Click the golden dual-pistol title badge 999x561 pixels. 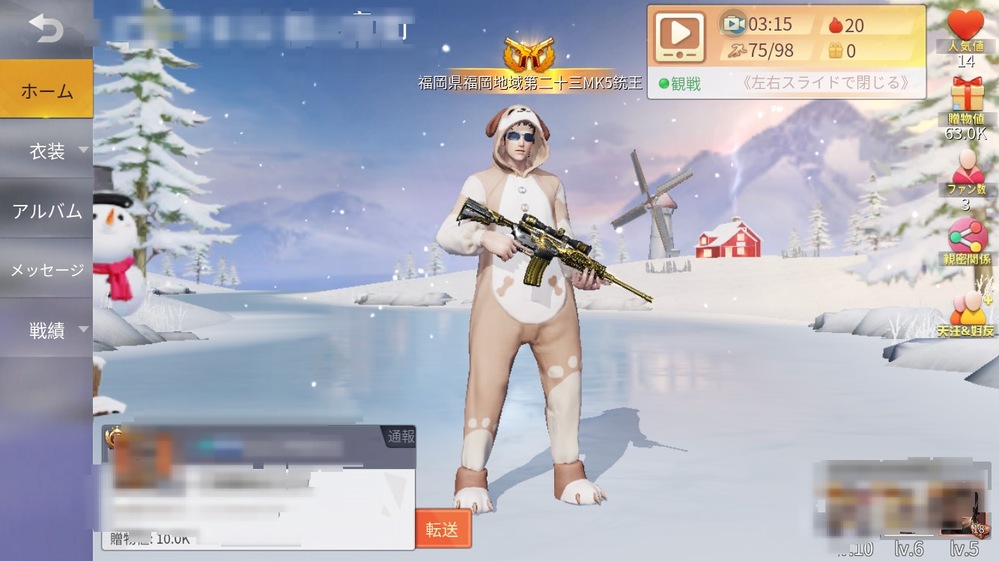coord(529,55)
